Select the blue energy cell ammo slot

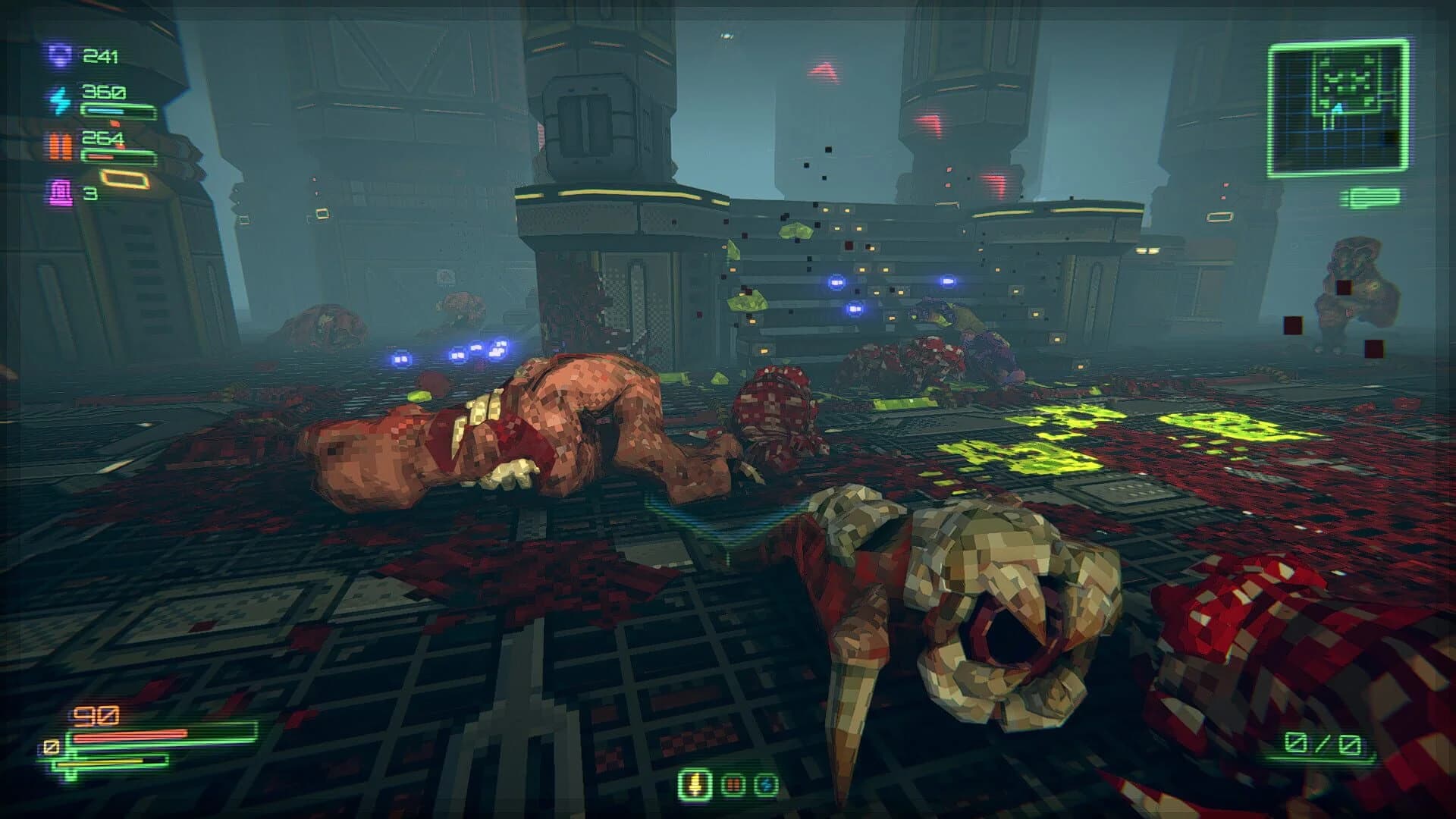(766, 783)
